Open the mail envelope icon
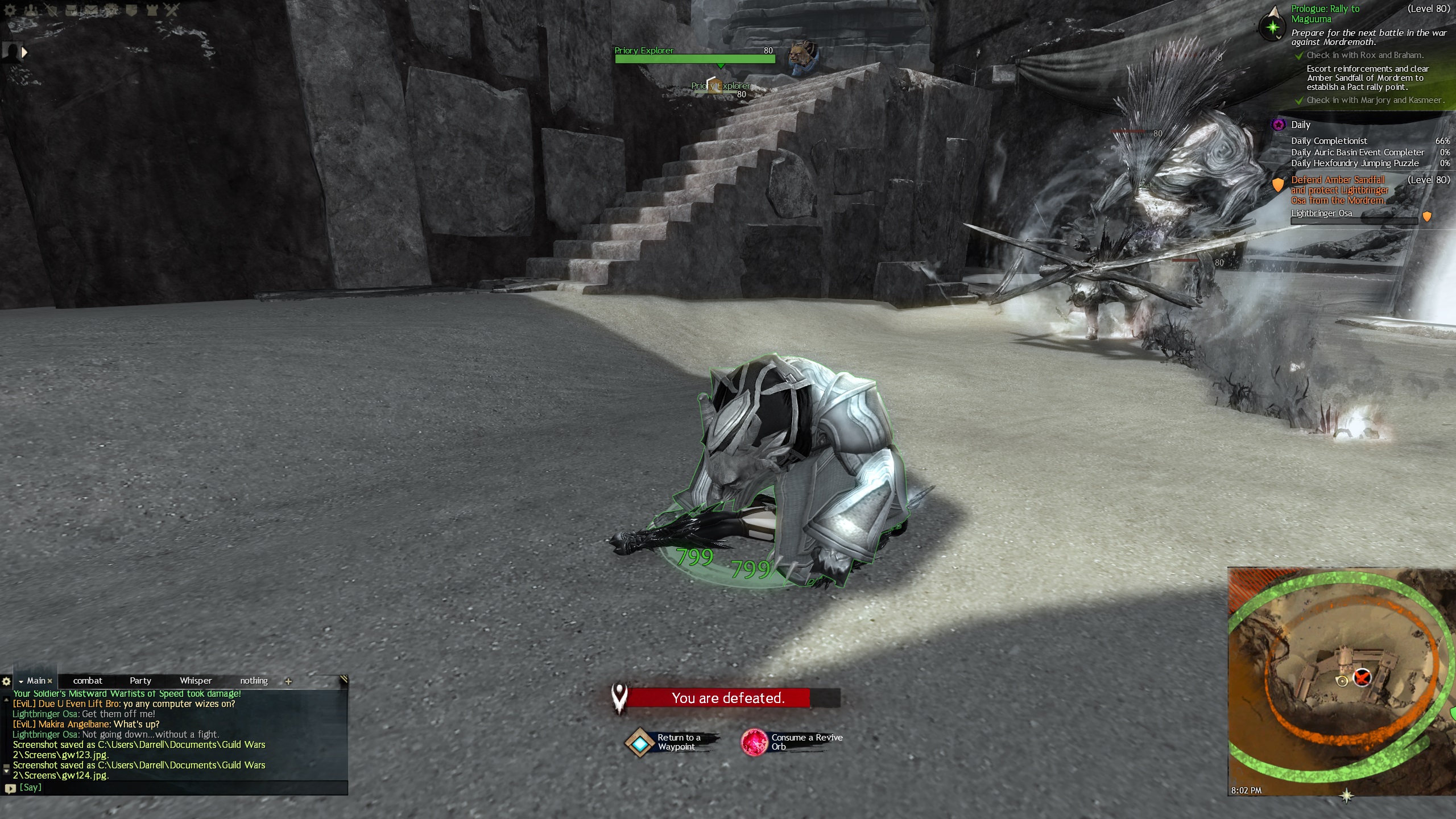Image resolution: width=1456 pixels, height=819 pixels. 91,10
